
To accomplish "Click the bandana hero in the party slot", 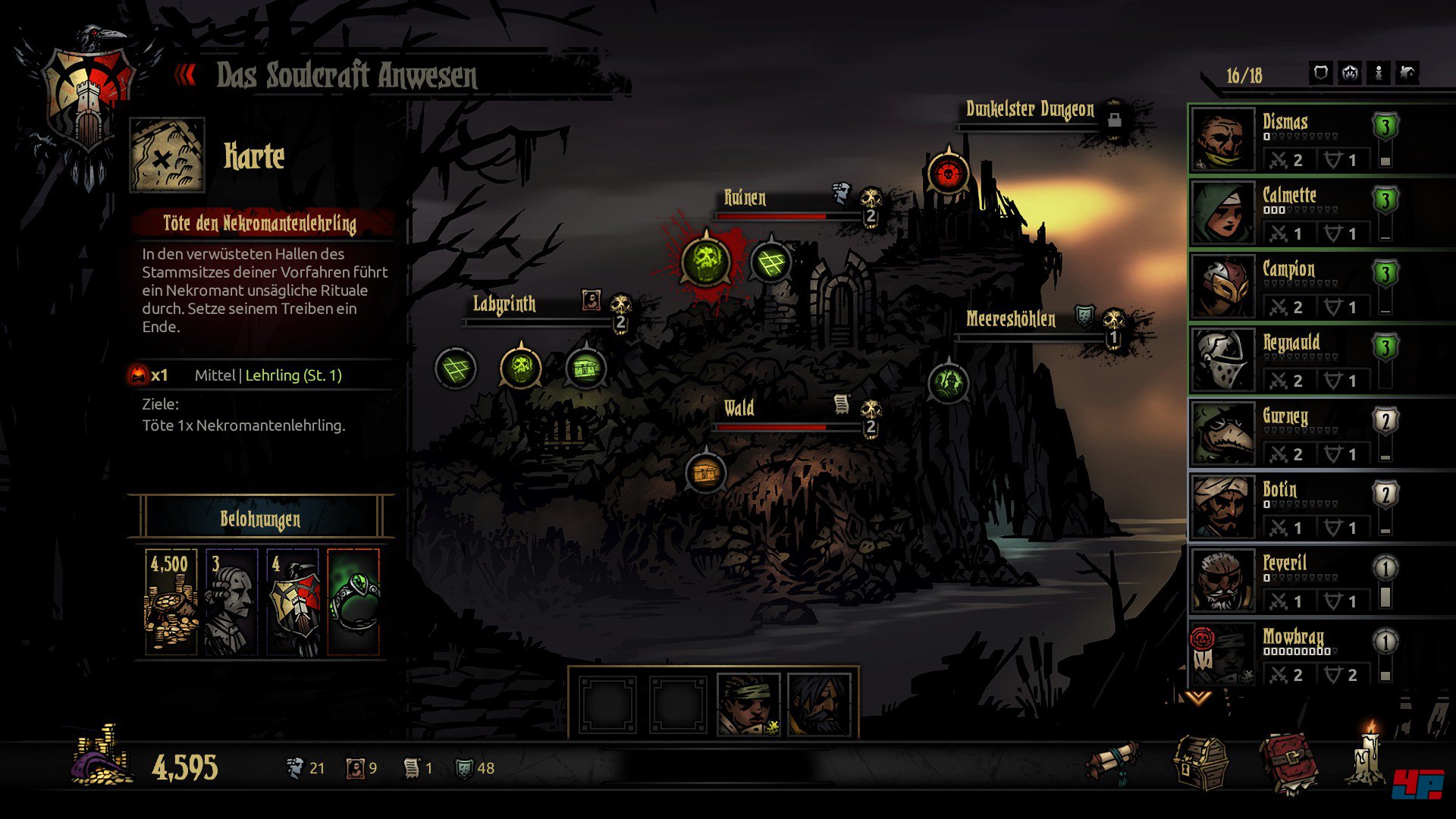I will pyautogui.click(x=748, y=705).
